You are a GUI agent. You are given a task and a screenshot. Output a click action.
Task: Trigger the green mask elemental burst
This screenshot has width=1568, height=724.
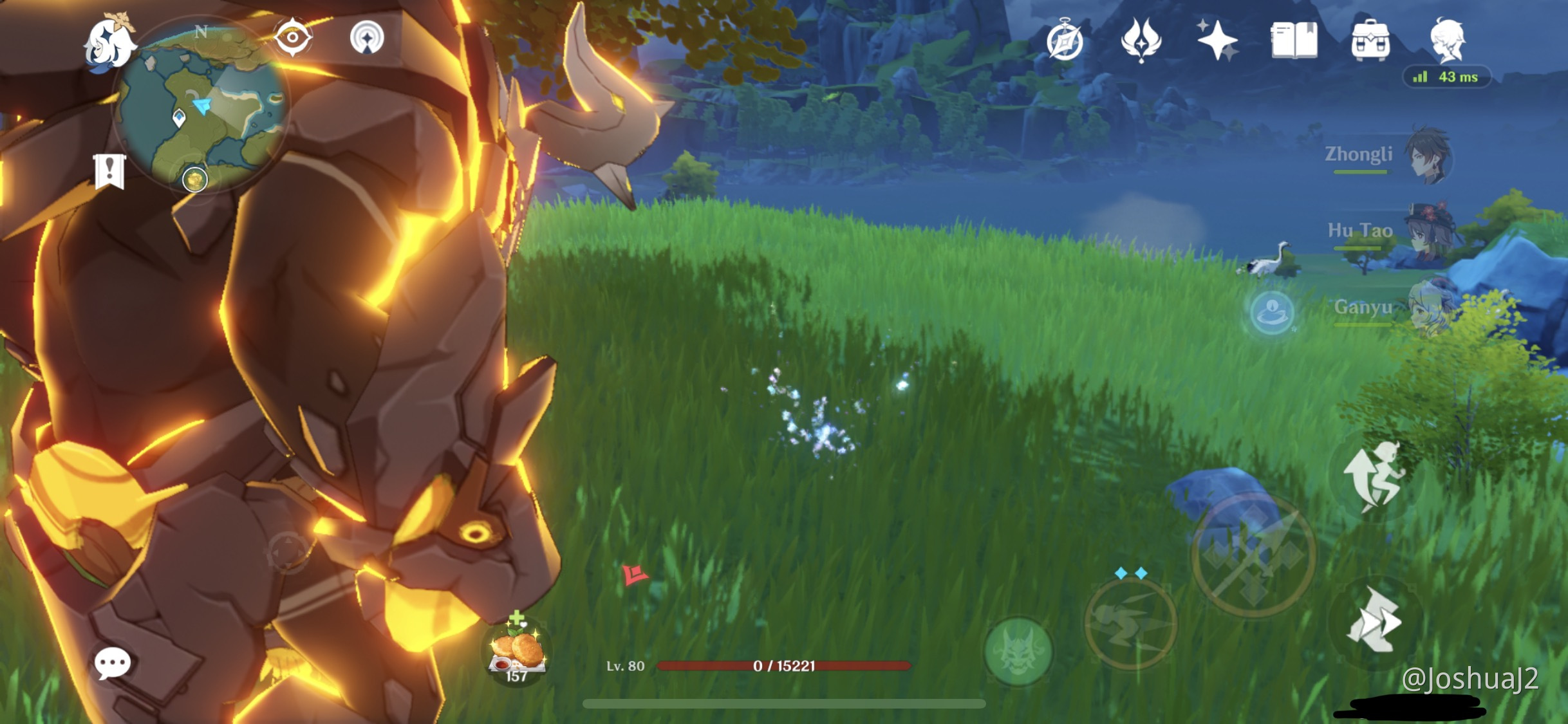1018,651
